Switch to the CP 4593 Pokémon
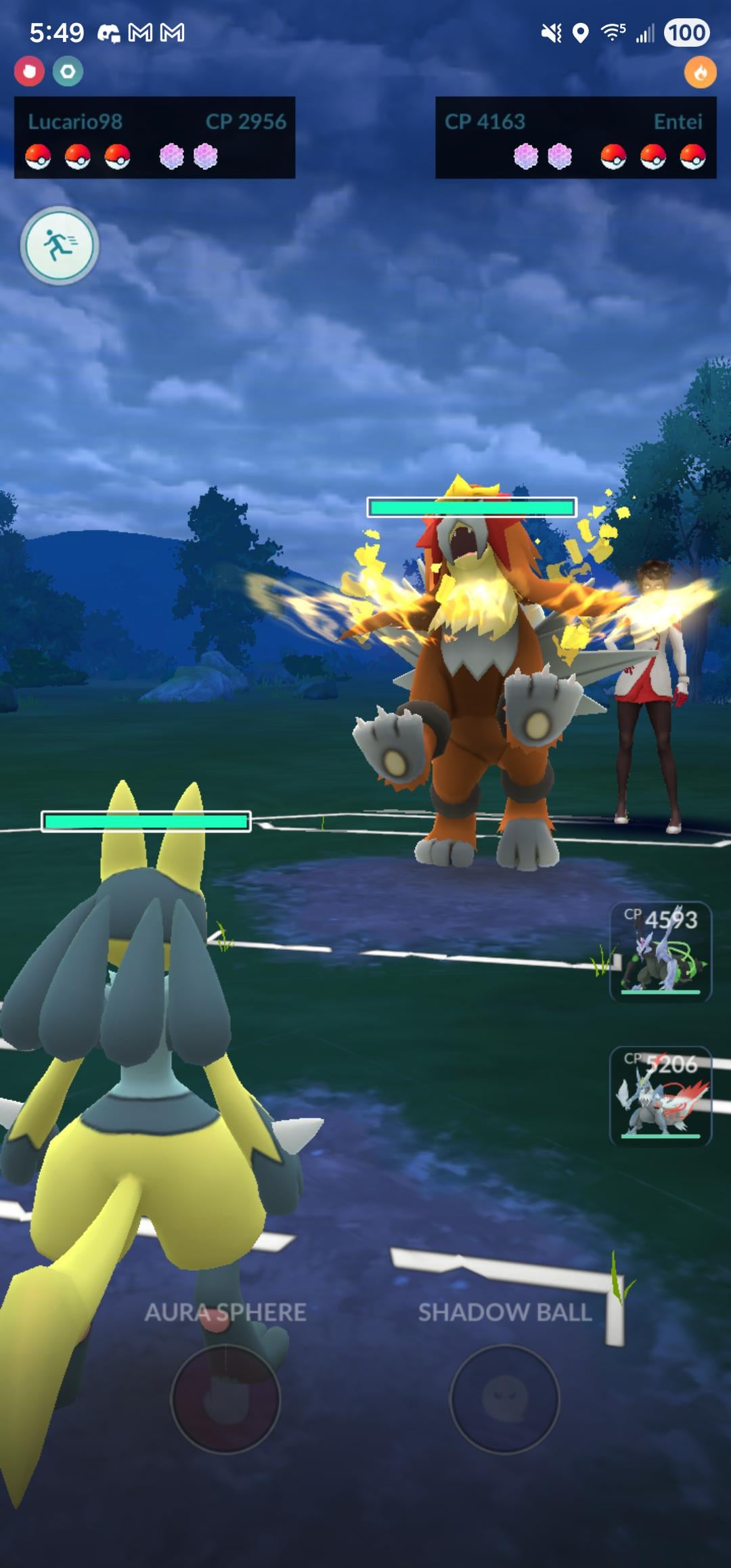 point(660,951)
